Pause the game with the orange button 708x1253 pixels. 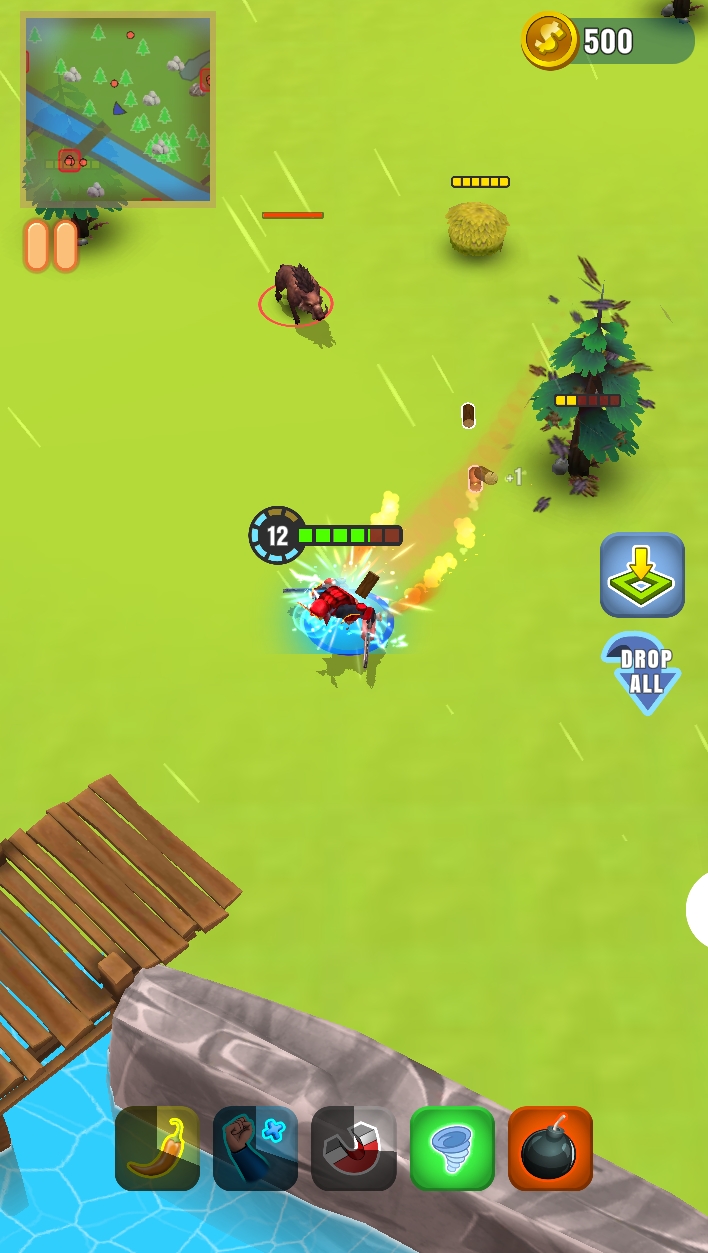(51, 246)
